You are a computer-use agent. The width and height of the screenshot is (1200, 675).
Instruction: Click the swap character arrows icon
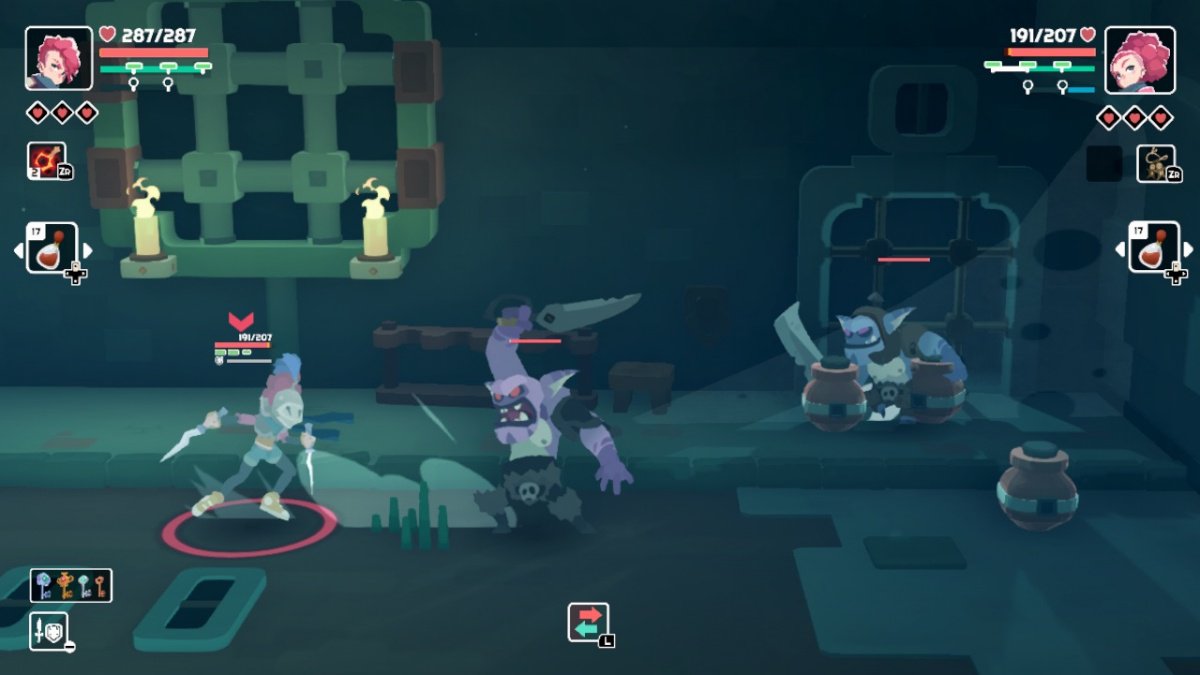[x=588, y=622]
